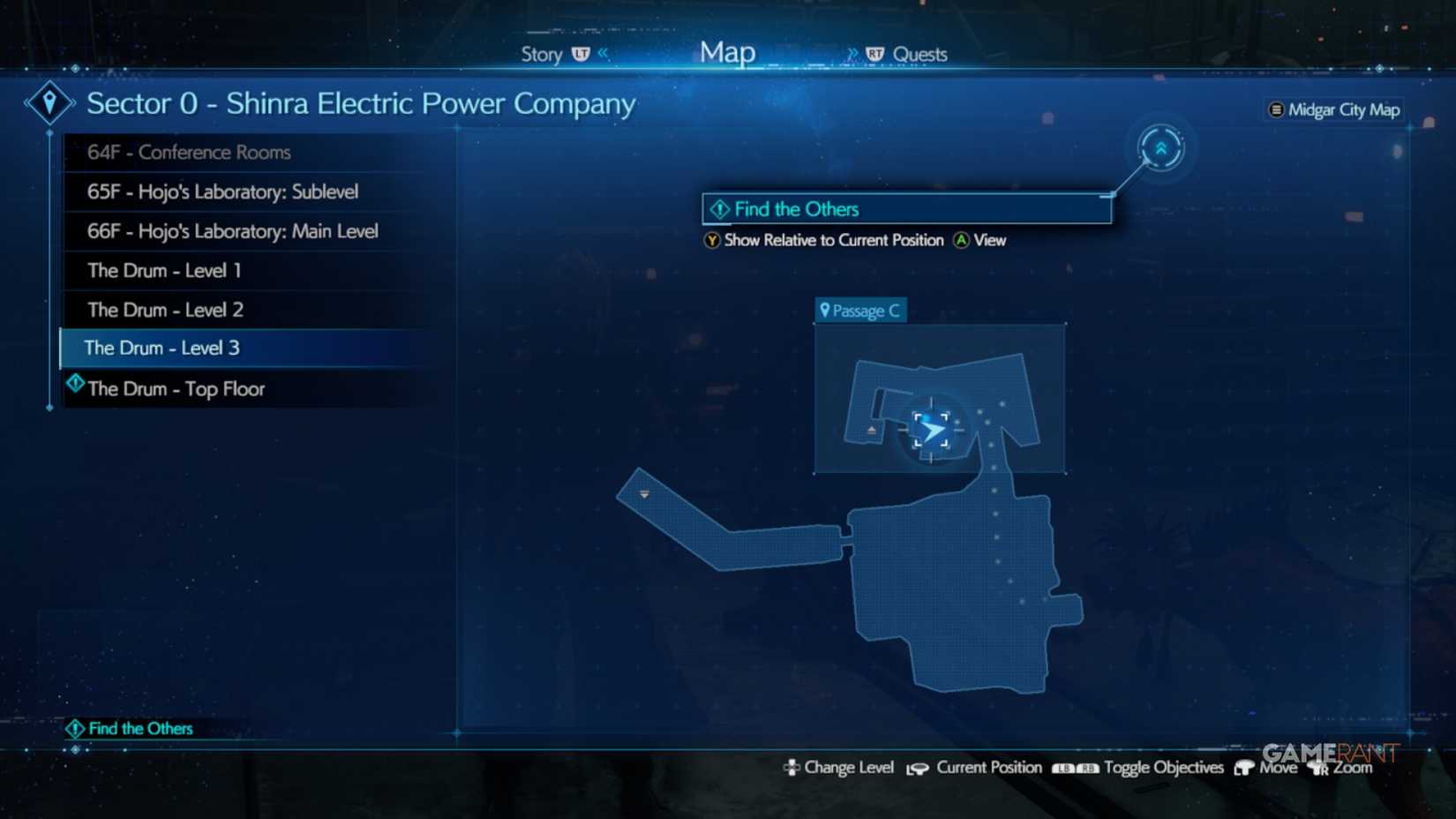Click the circular fast-travel icon above the objective
Image resolution: width=1456 pixels, height=819 pixels.
tap(1160, 148)
